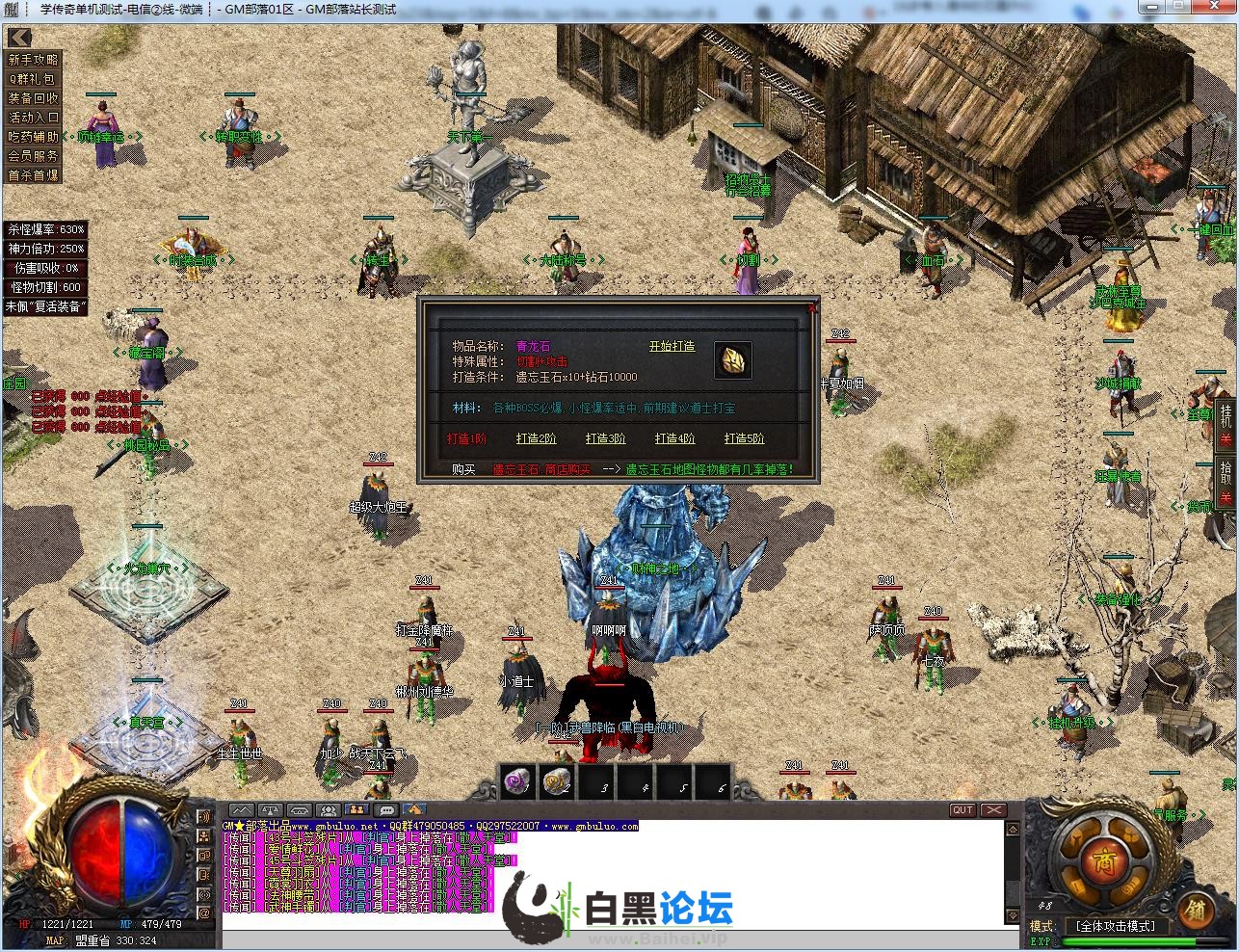Viewport: 1239px width, 952px height.
Task: Choose the 打造3阶 option
Action: pos(605,438)
